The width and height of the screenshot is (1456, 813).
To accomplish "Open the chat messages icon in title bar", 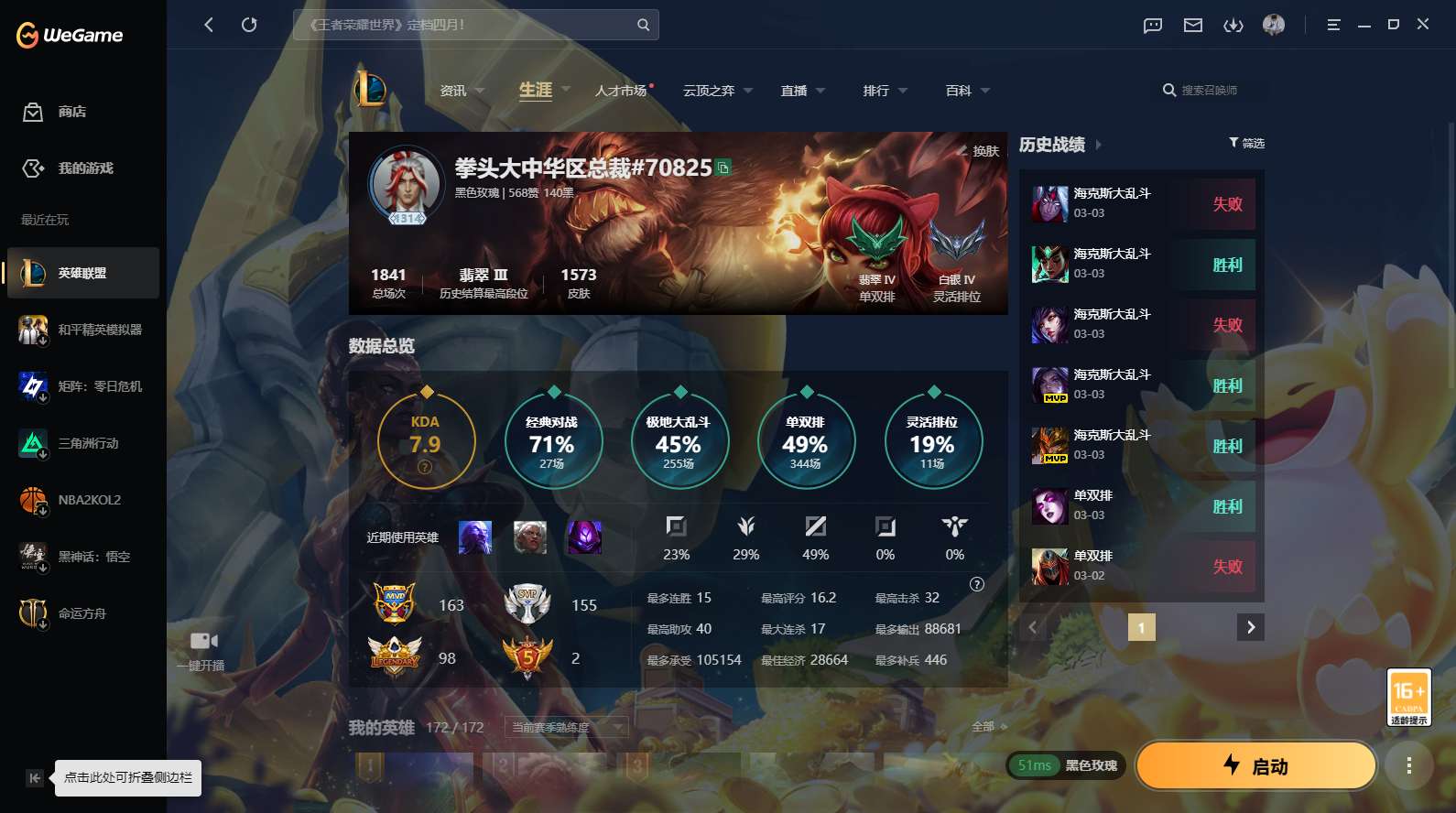I will 1151,25.
